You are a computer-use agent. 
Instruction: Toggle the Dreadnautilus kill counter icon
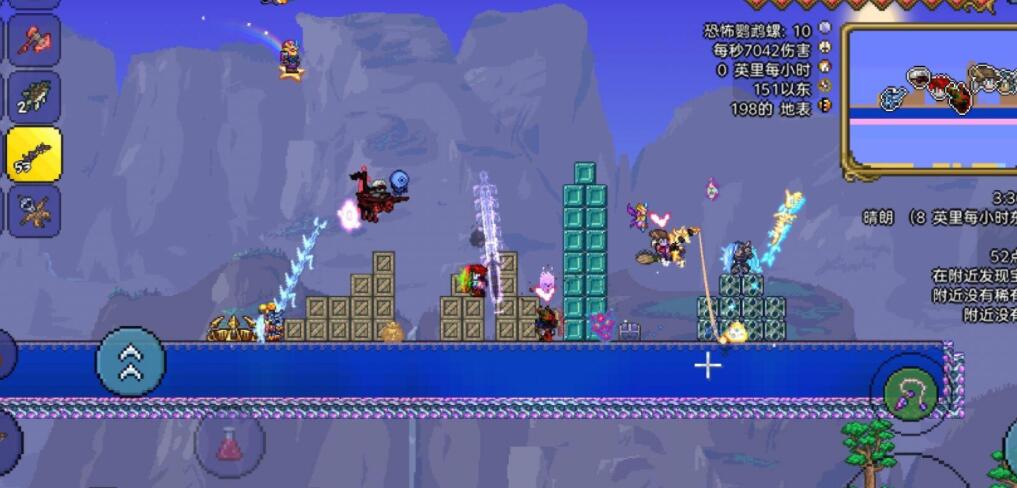(825, 30)
